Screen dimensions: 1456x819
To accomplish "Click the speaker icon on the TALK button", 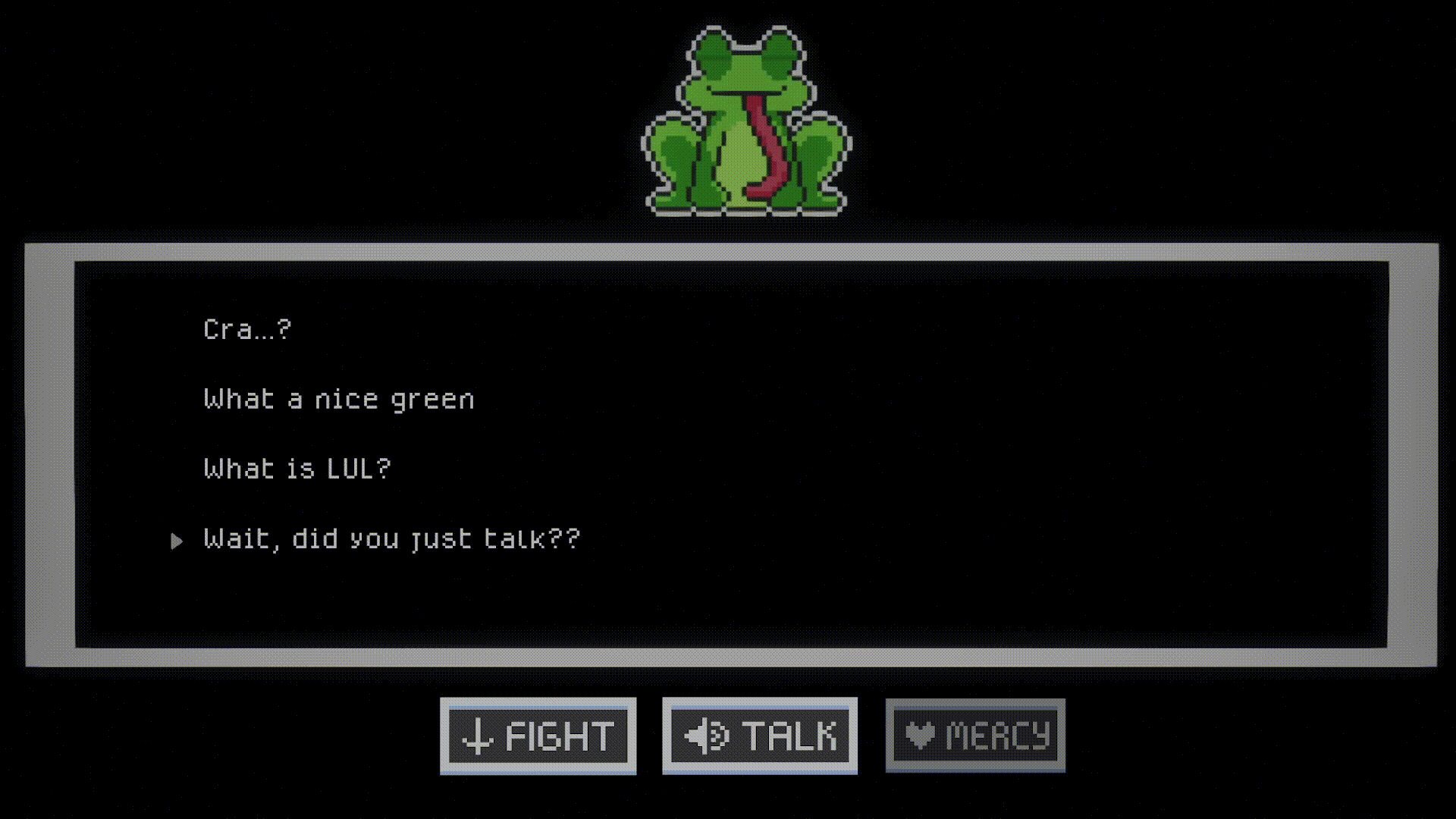I will [705, 734].
